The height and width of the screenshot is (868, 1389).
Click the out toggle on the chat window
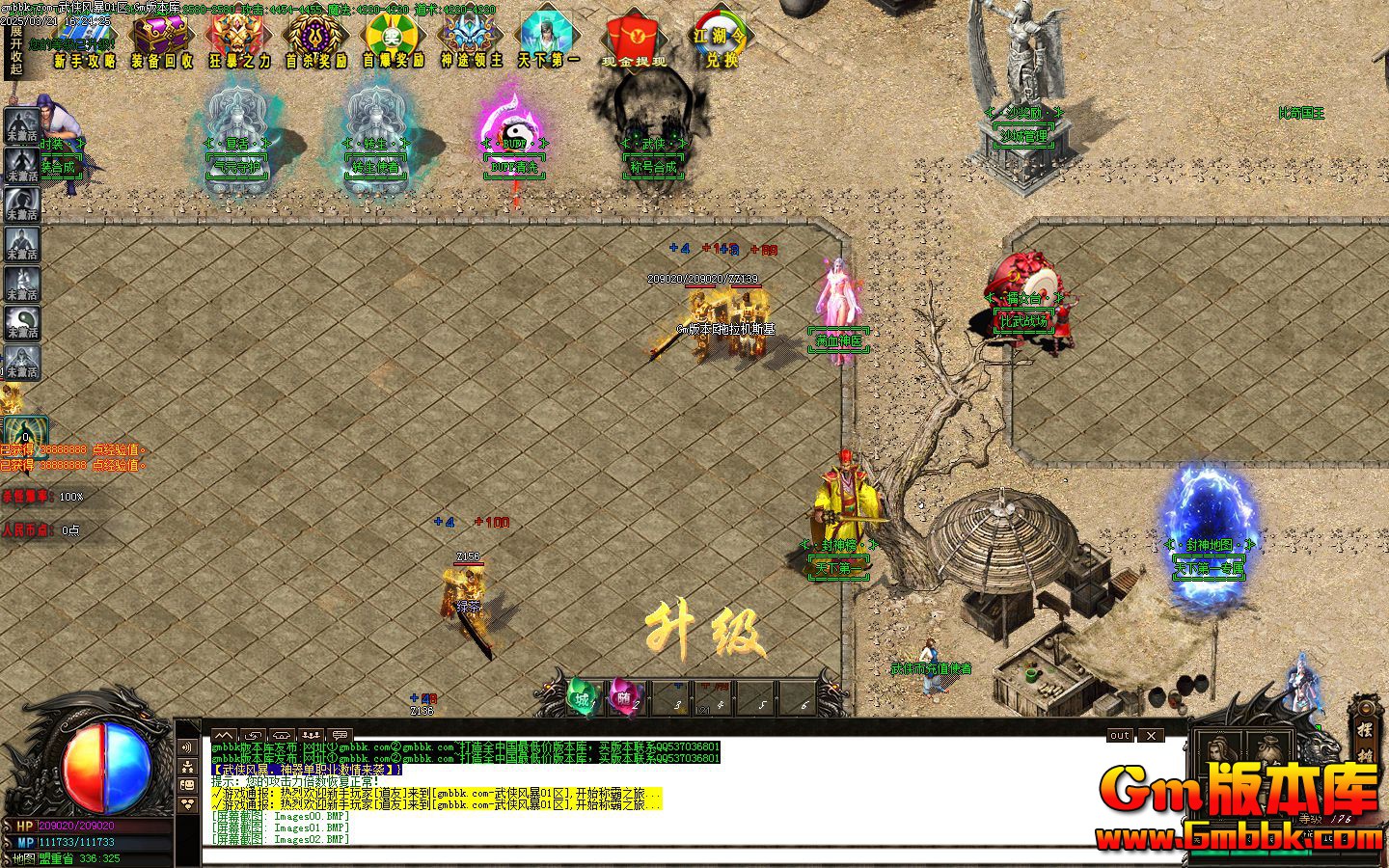[x=1119, y=736]
